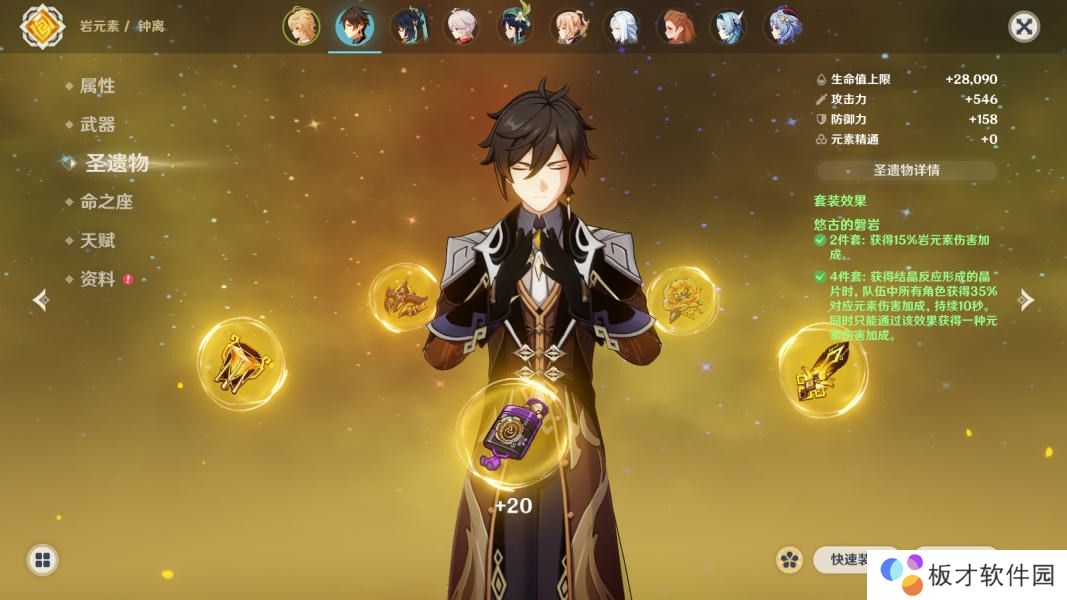Image resolution: width=1067 pixels, height=600 pixels.
Task: Select the golden flower artifact slot
Action: tap(682, 297)
